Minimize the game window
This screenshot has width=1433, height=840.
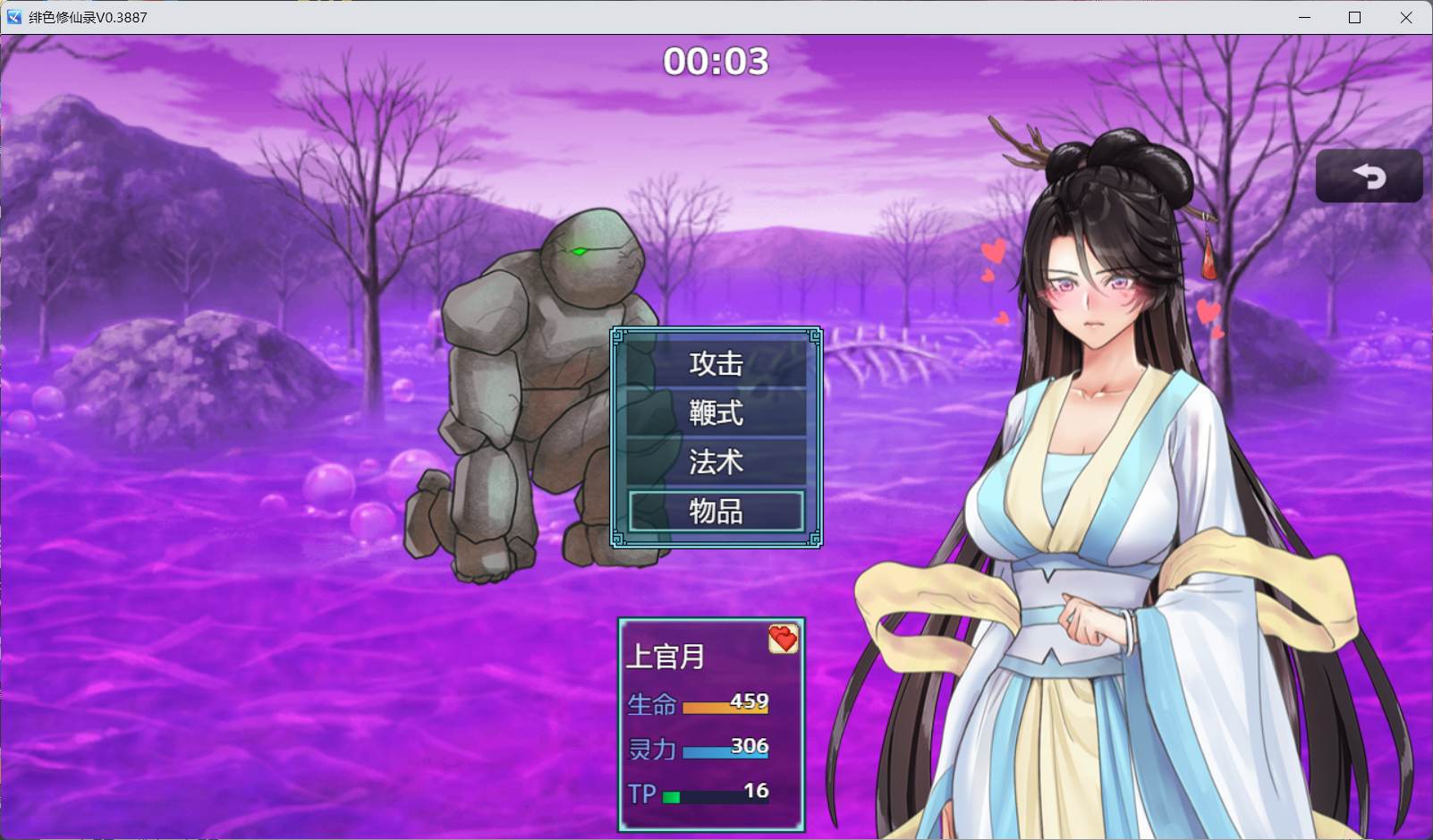[1304, 17]
